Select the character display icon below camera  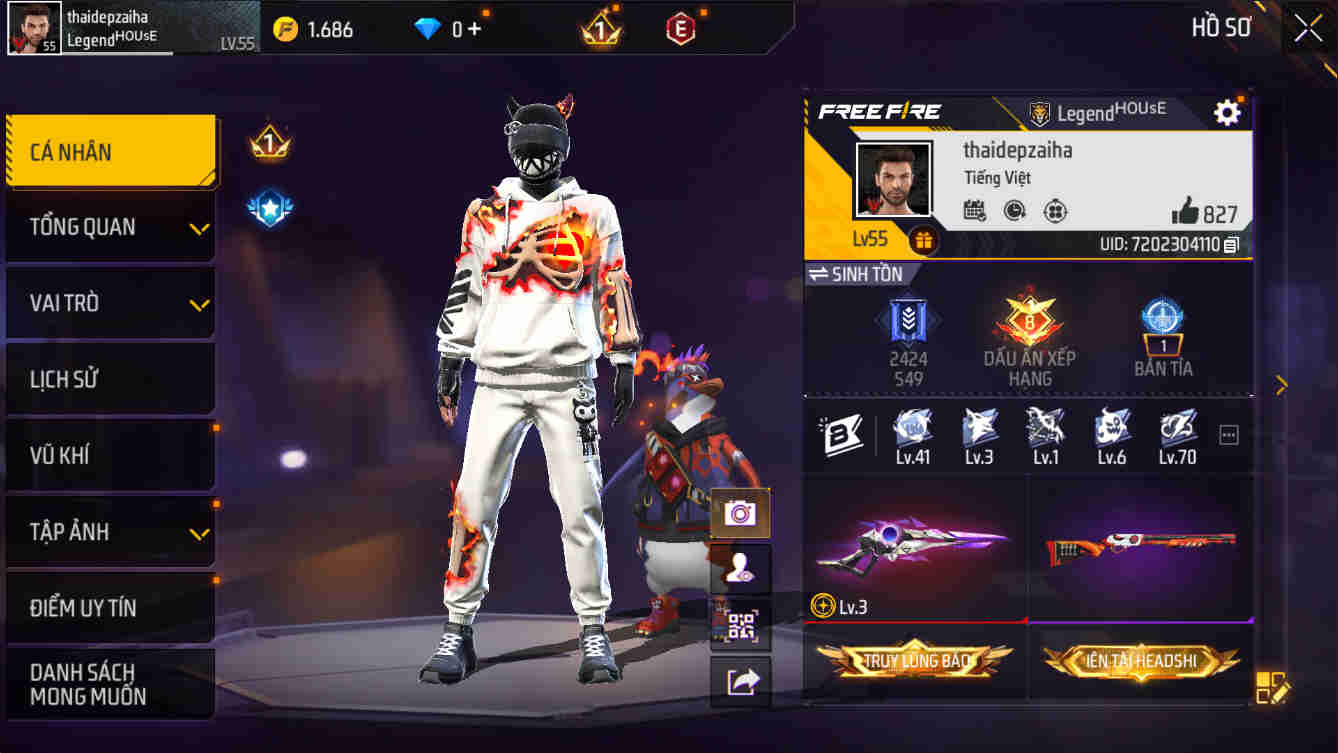(741, 567)
